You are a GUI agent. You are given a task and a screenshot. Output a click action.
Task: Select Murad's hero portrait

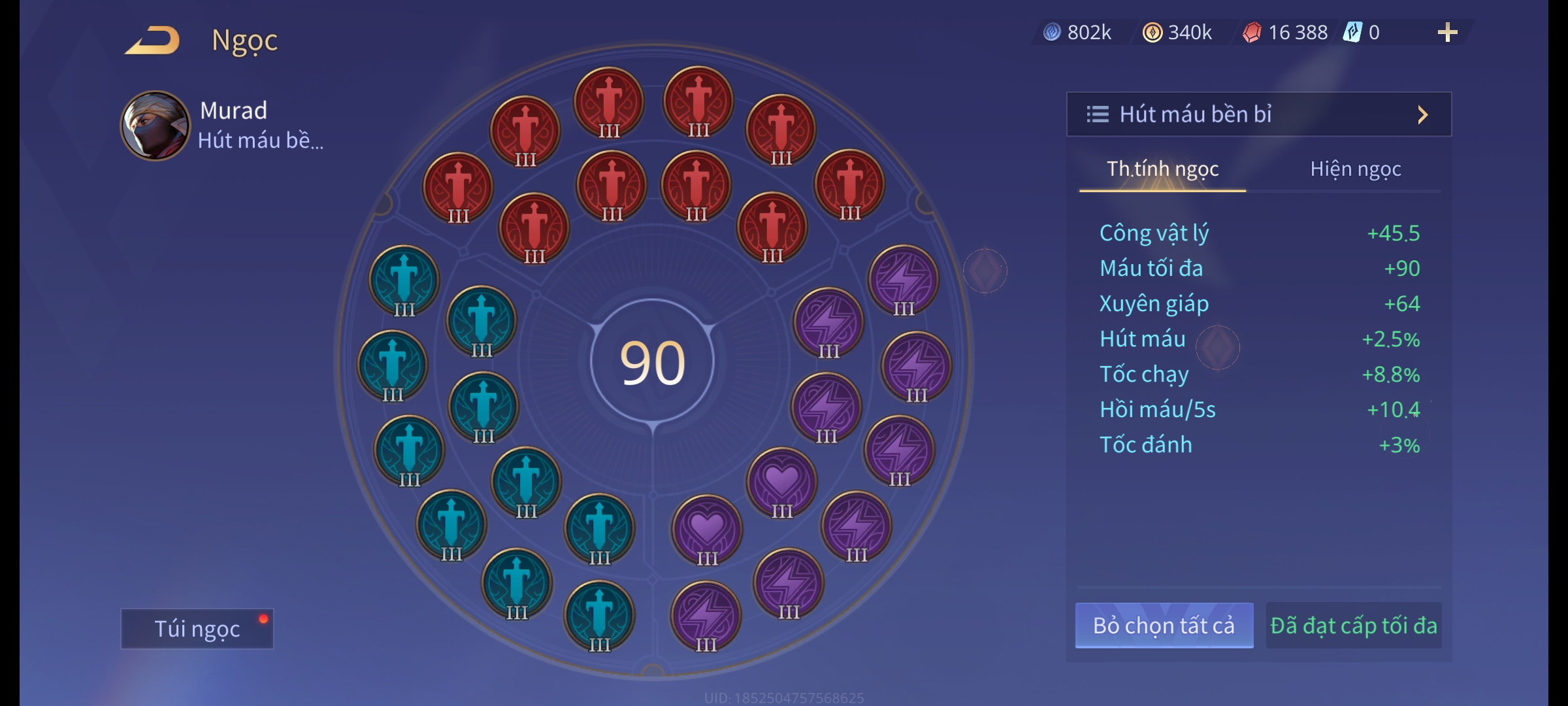tap(155, 126)
